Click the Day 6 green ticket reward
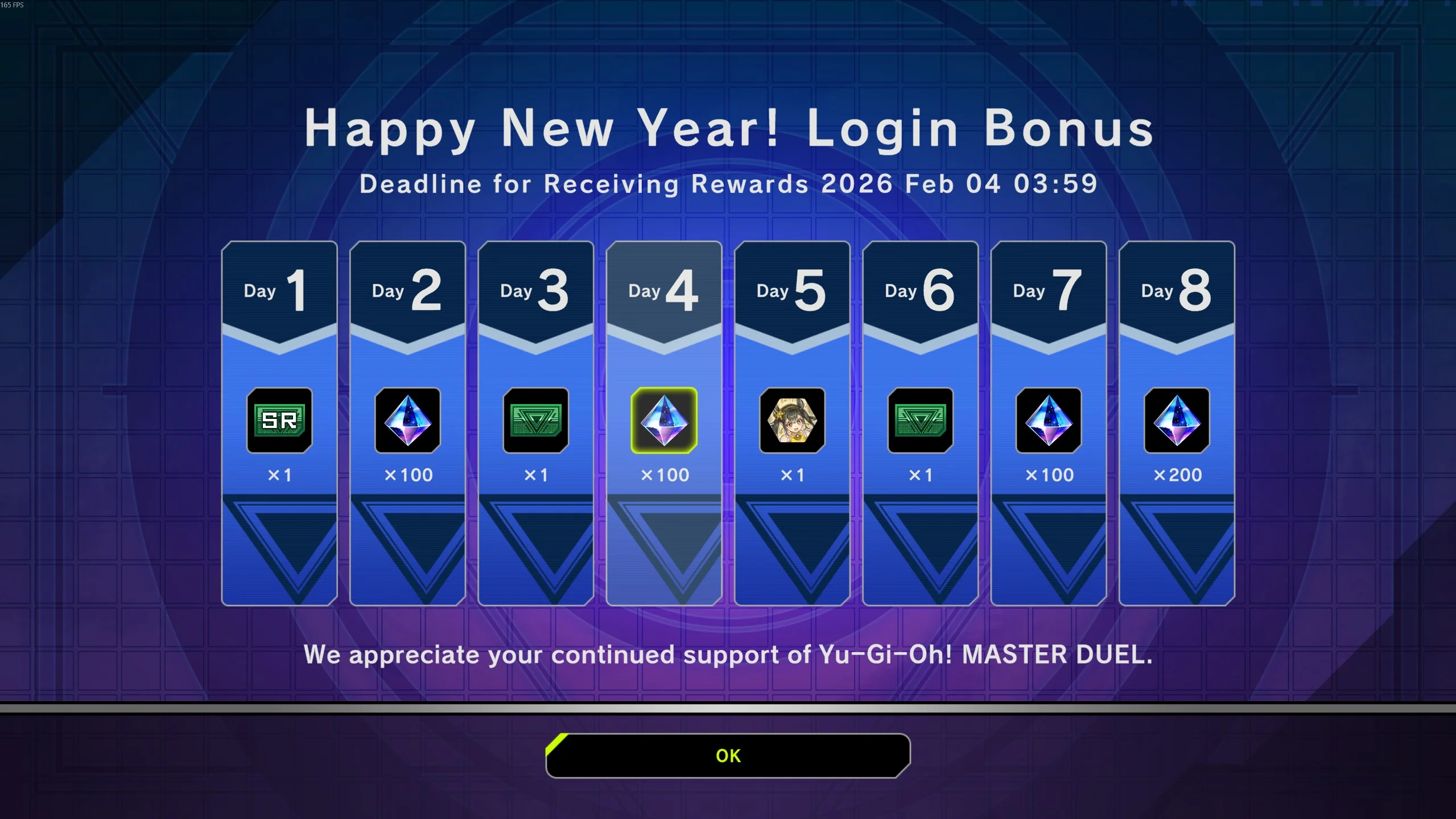This screenshot has width=1456, height=819. click(920, 421)
